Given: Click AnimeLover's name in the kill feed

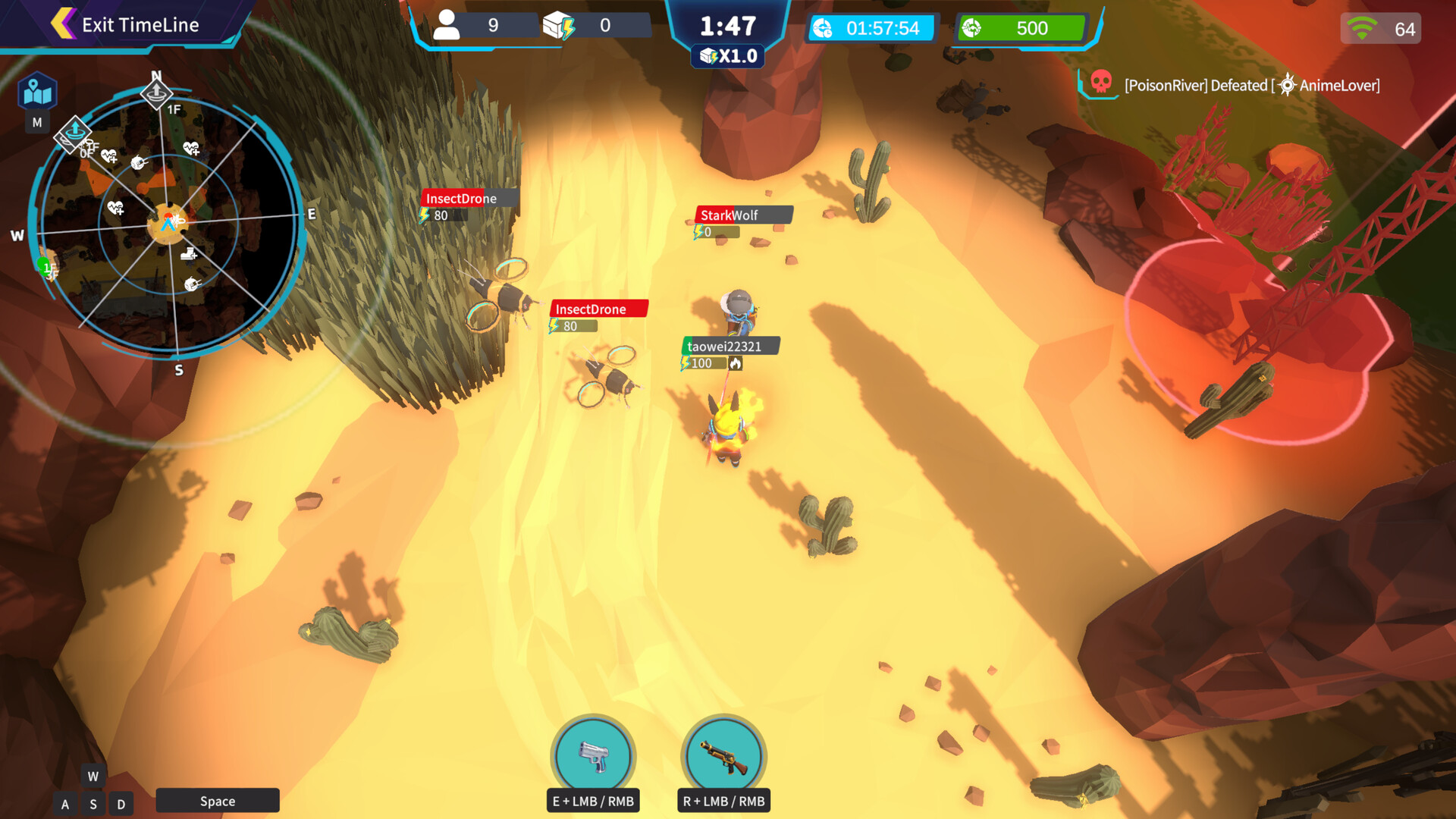Looking at the screenshot, I should 1338,86.
